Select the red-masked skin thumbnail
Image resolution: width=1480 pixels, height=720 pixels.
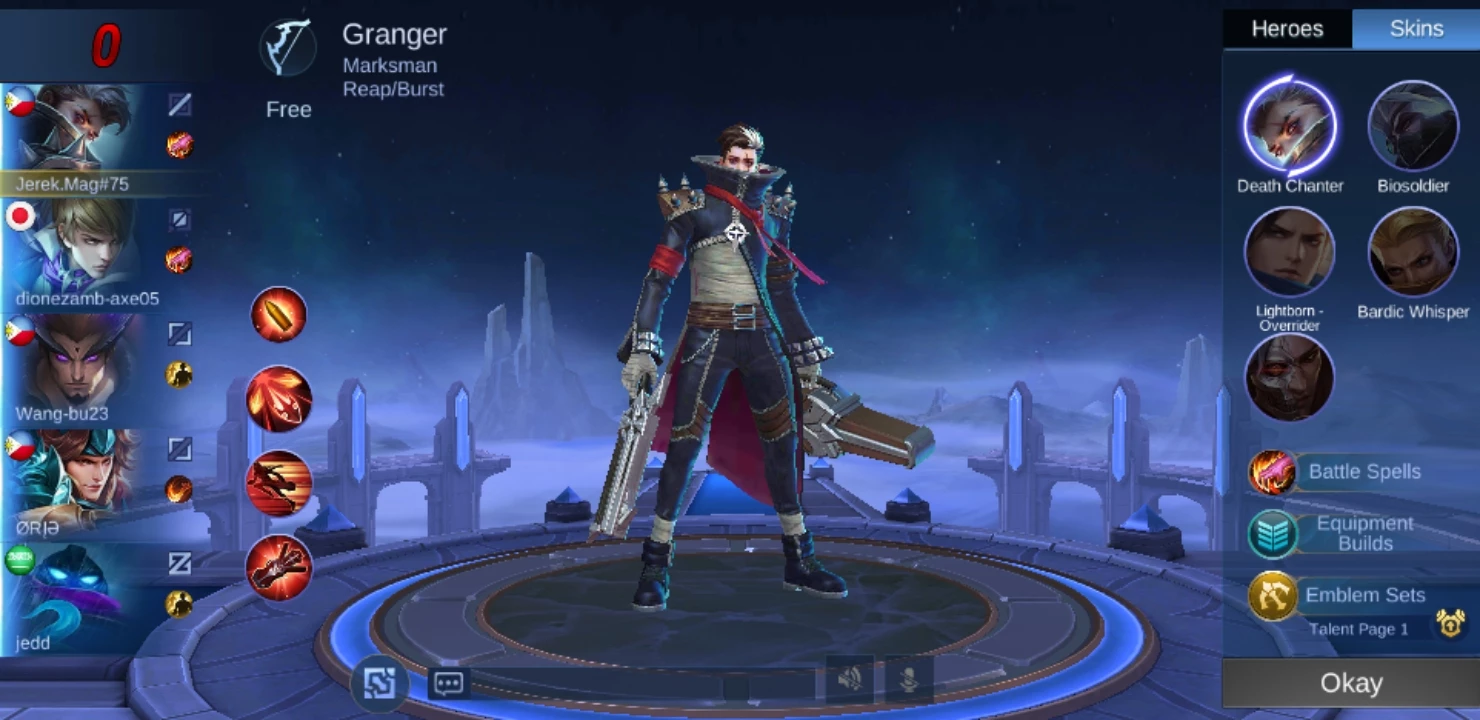pyautogui.click(x=1289, y=377)
